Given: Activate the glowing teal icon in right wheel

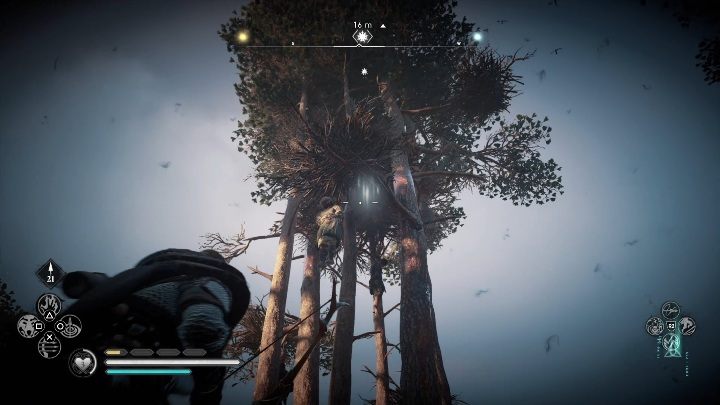Looking at the screenshot, I should 671,343.
